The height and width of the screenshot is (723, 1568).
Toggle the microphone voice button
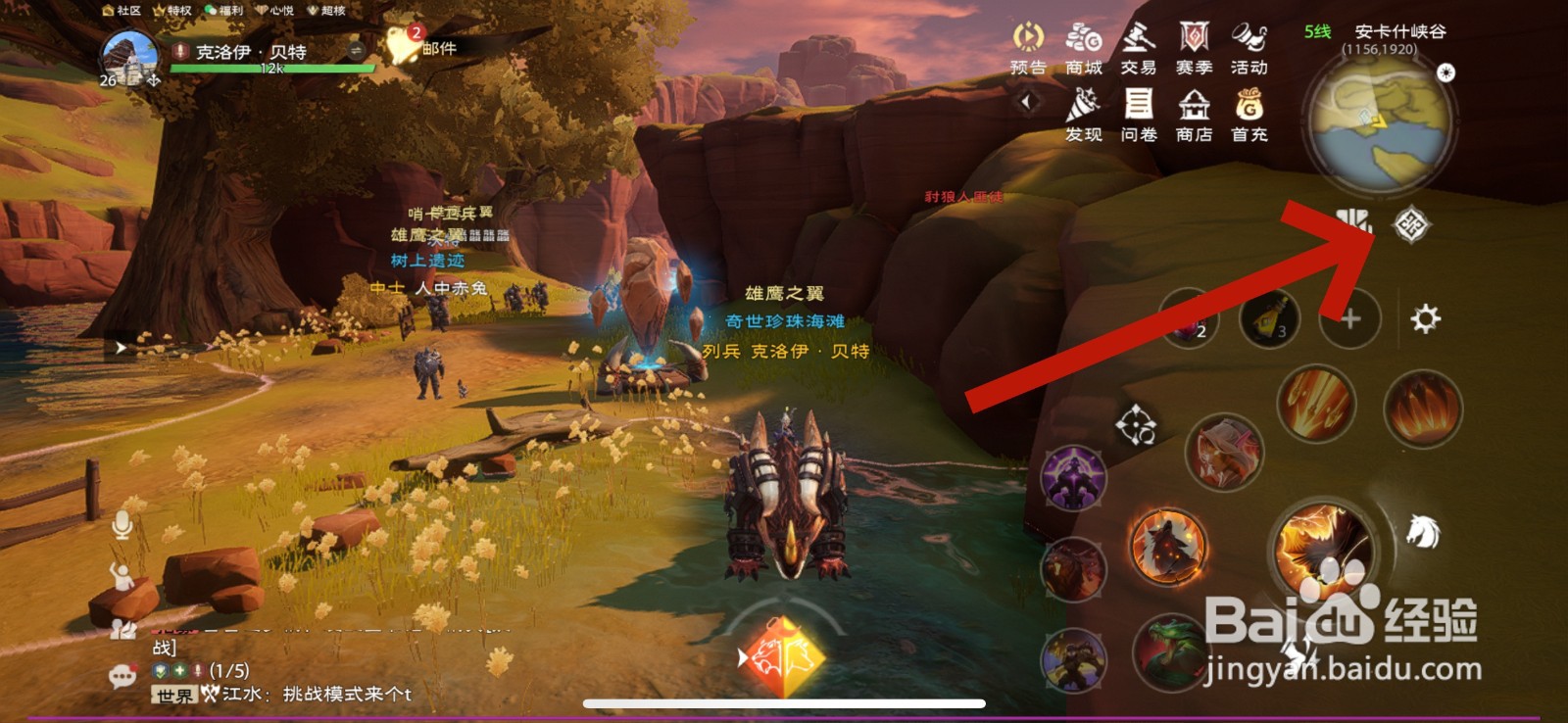tap(122, 525)
